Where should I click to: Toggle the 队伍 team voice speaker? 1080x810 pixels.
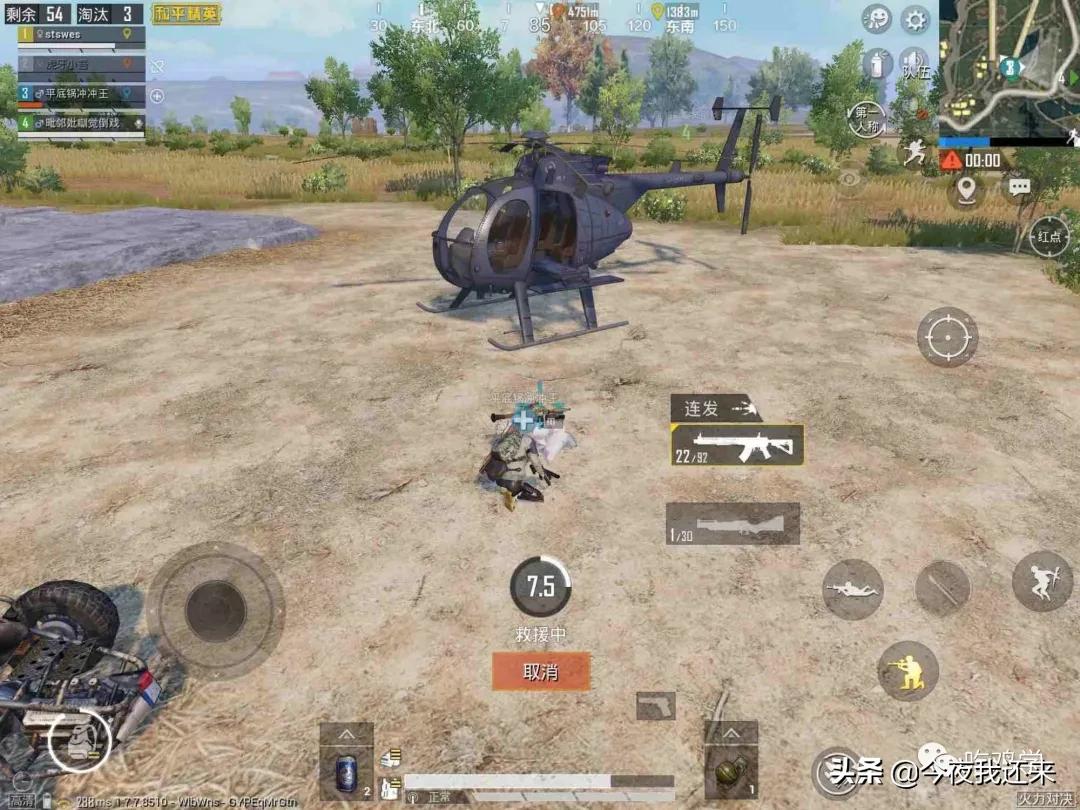pyautogui.click(x=913, y=63)
